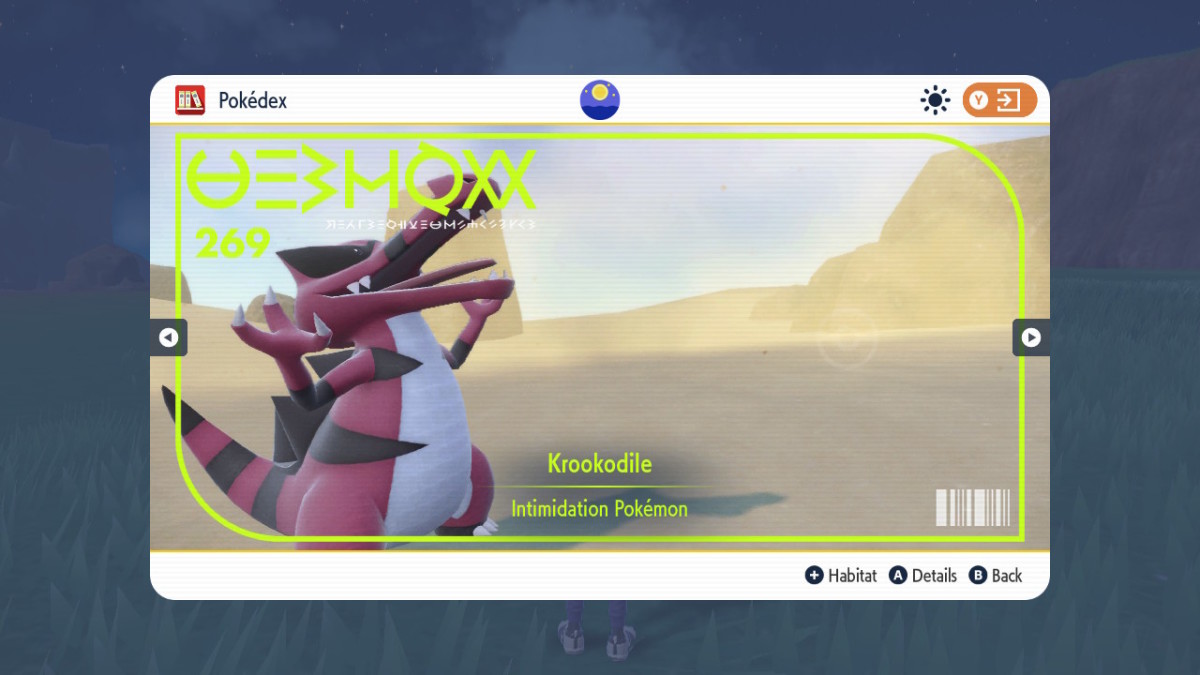
Task: Click the Pokédex book icon
Action: point(190,100)
